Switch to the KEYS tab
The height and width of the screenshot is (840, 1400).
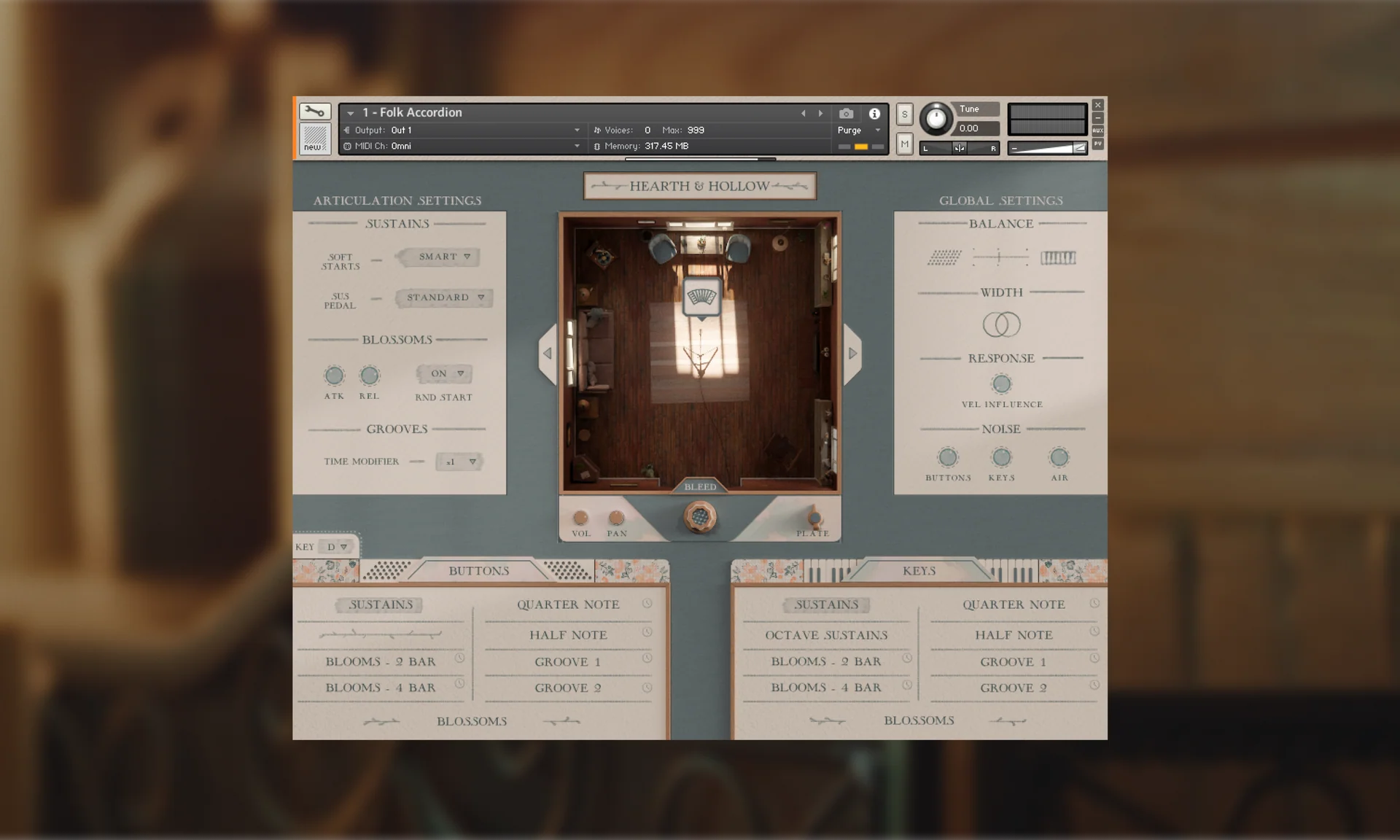click(x=920, y=571)
